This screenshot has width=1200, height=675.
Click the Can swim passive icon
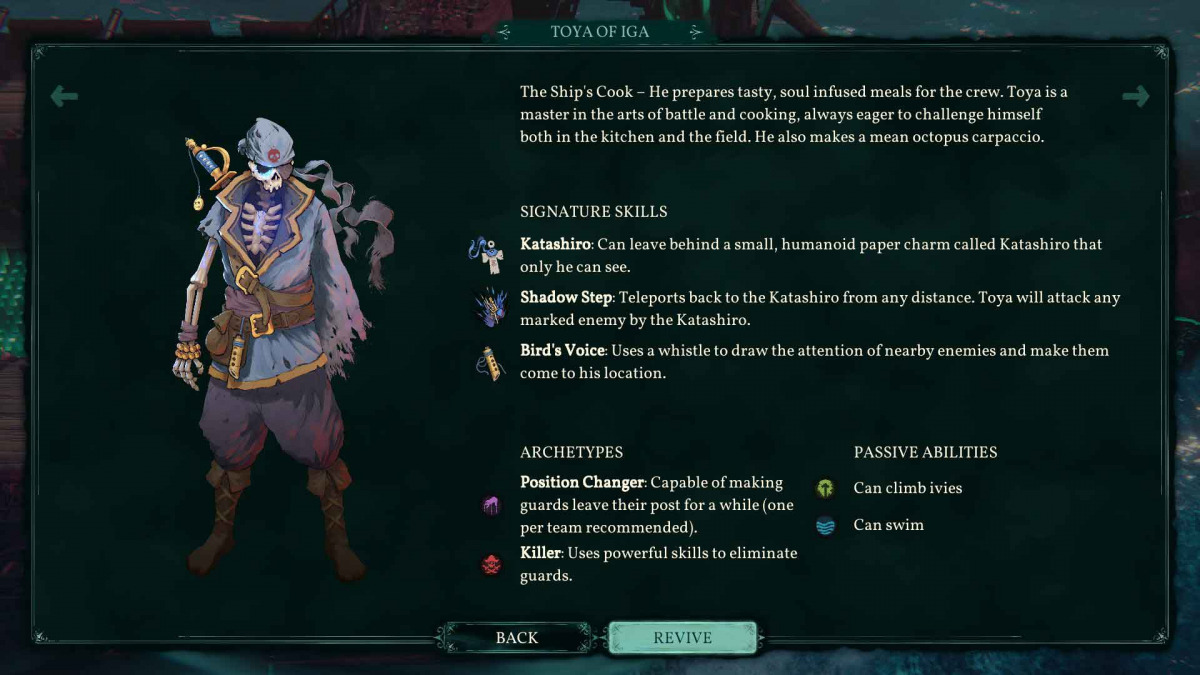click(x=825, y=525)
